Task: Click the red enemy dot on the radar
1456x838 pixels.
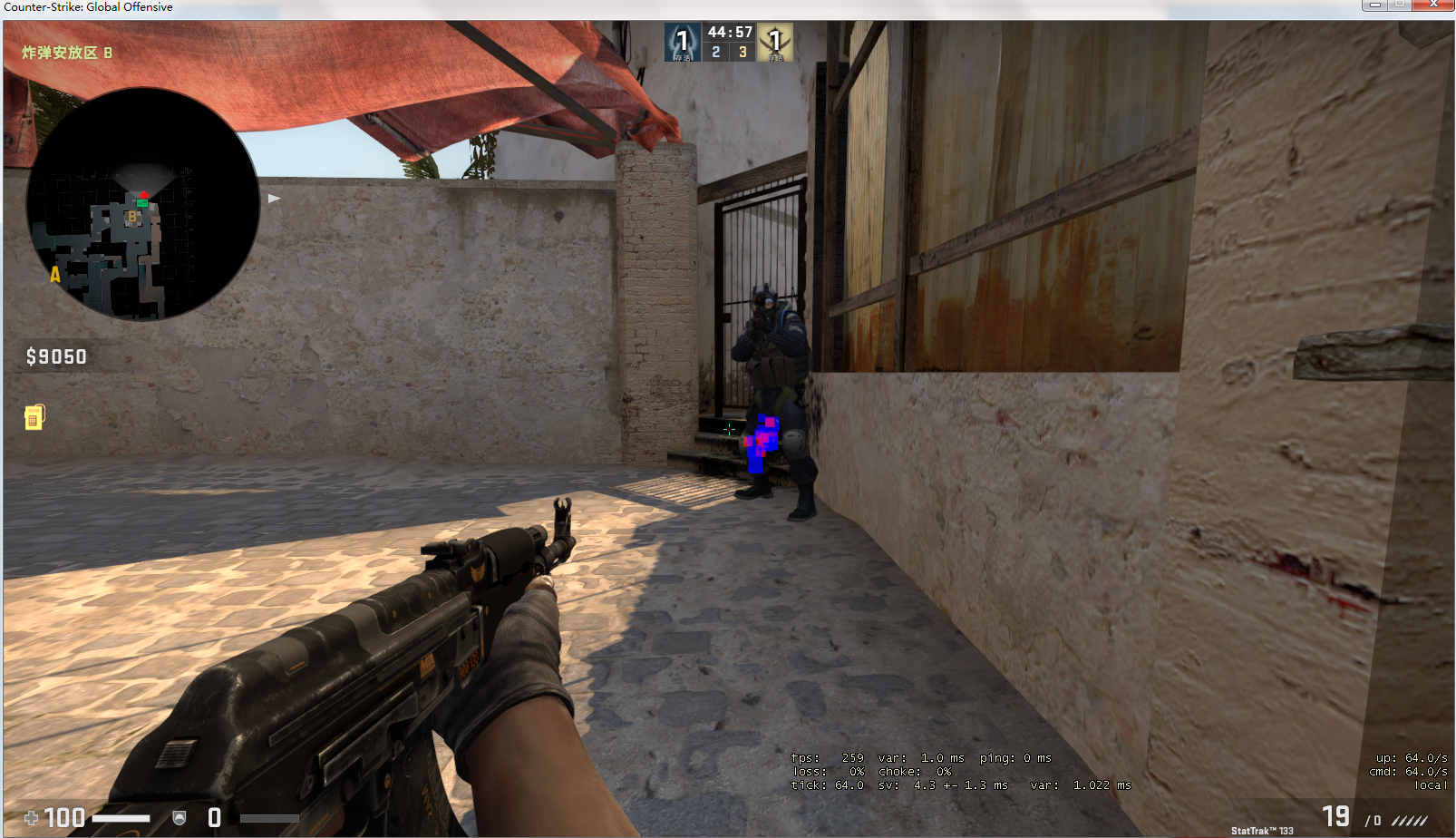Action: pos(144,193)
